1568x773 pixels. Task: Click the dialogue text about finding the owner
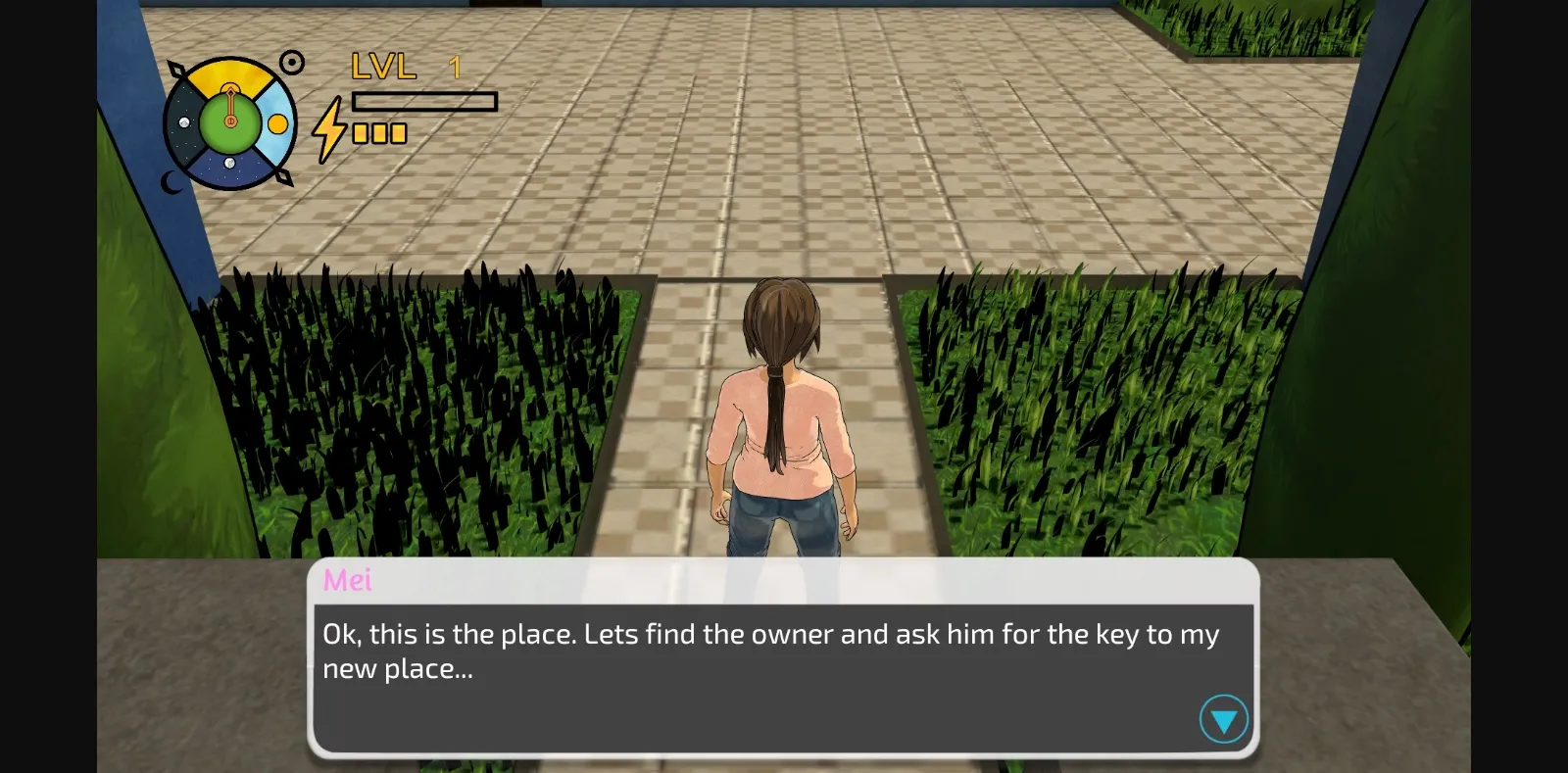click(x=769, y=652)
